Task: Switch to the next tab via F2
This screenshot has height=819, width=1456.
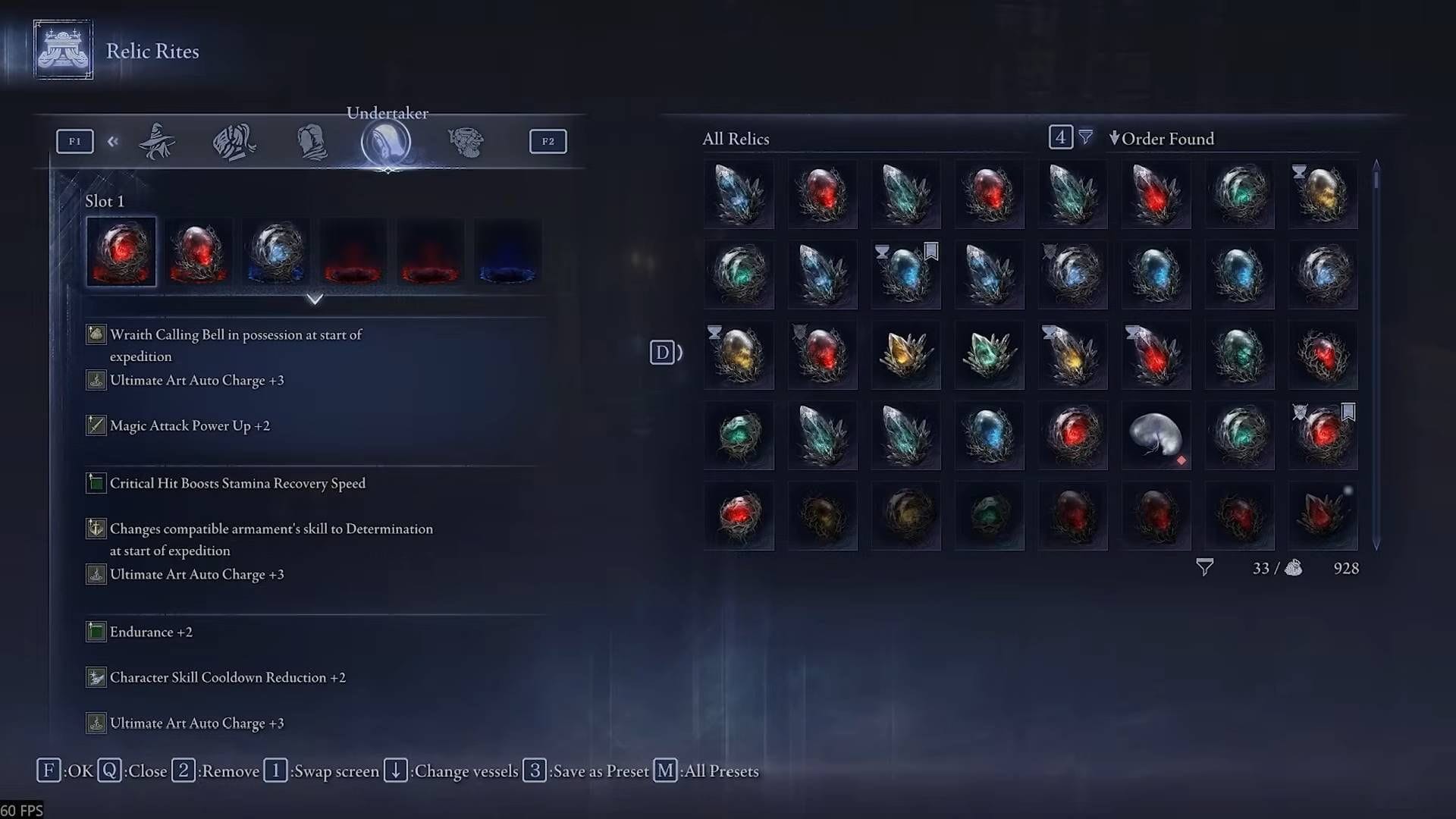Action: (548, 141)
